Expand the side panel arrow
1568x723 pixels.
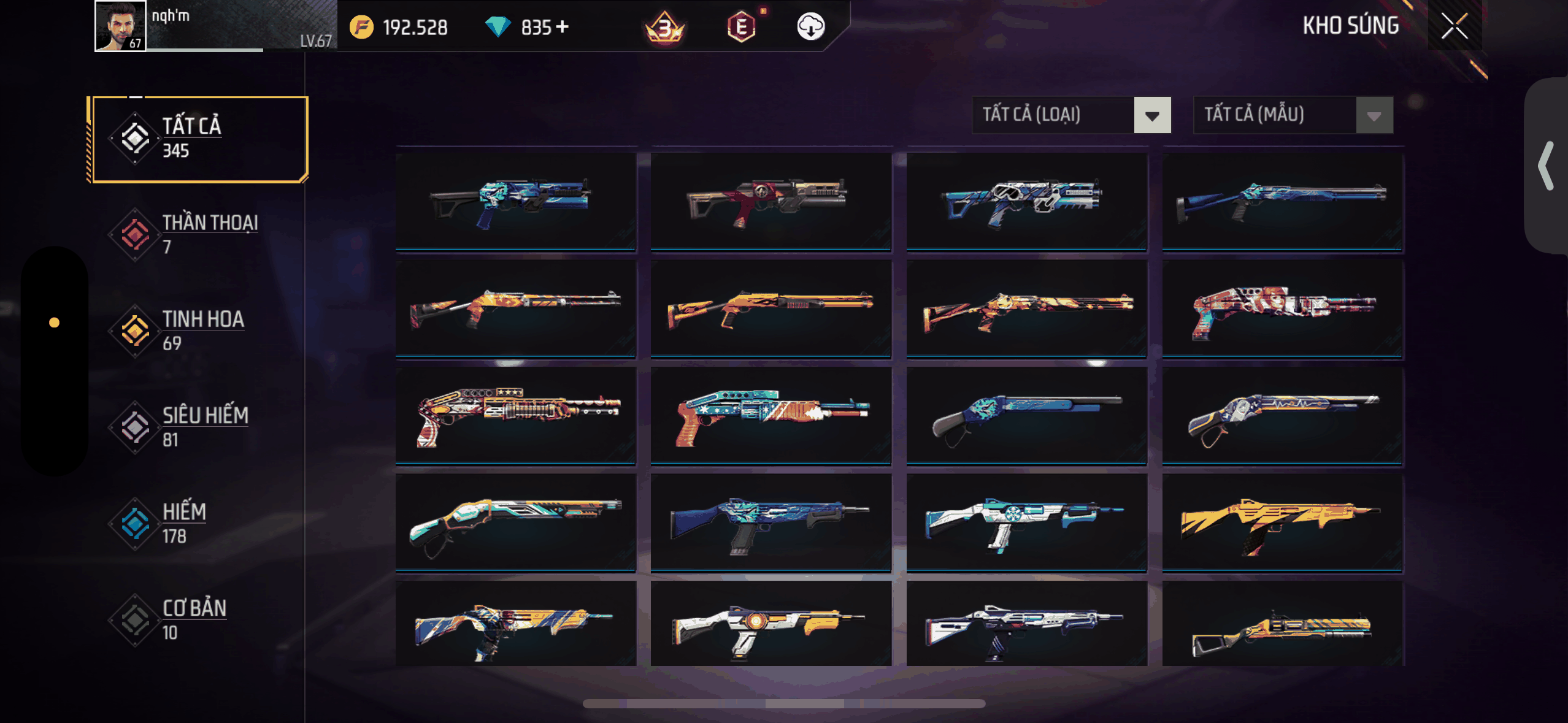tap(1546, 166)
